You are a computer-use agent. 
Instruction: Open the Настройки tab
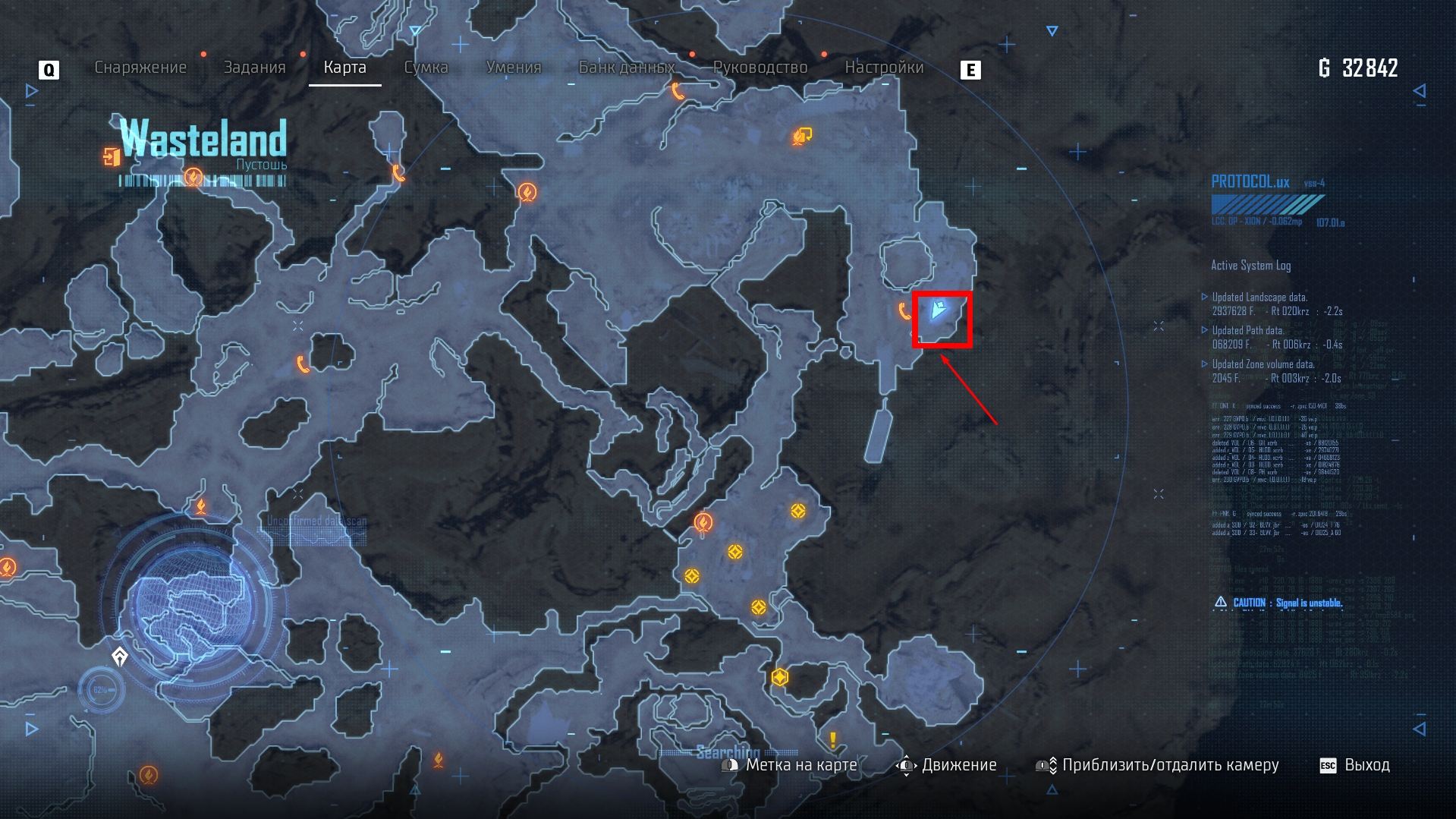click(884, 68)
